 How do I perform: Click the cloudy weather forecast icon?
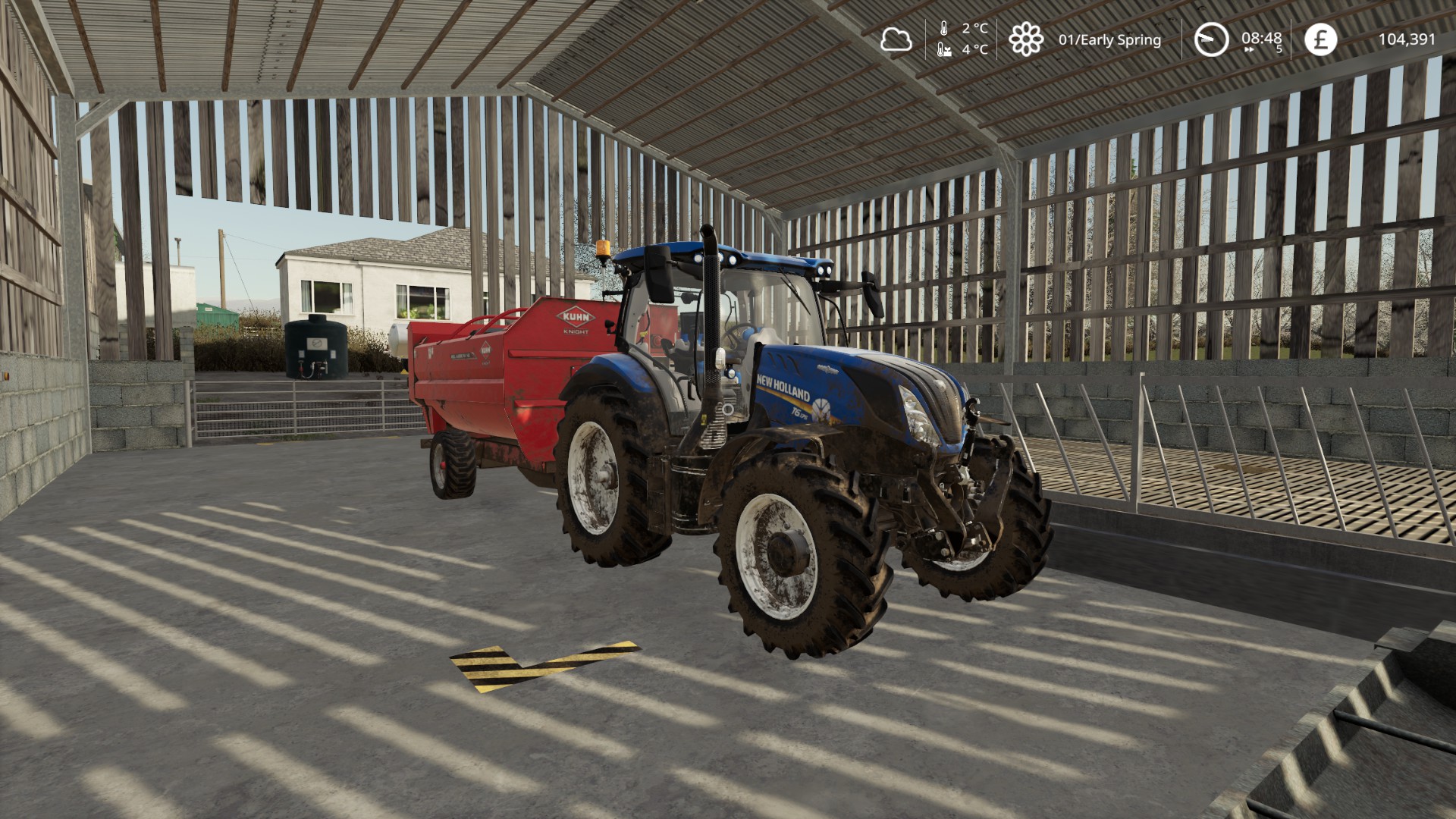896,39
